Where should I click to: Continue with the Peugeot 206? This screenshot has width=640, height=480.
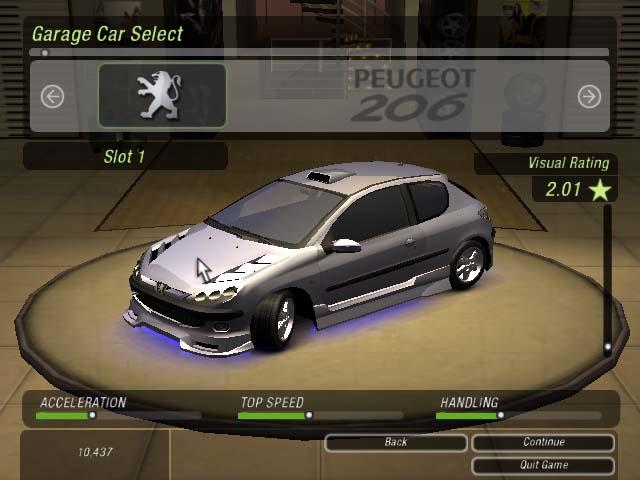click(543, 442)
